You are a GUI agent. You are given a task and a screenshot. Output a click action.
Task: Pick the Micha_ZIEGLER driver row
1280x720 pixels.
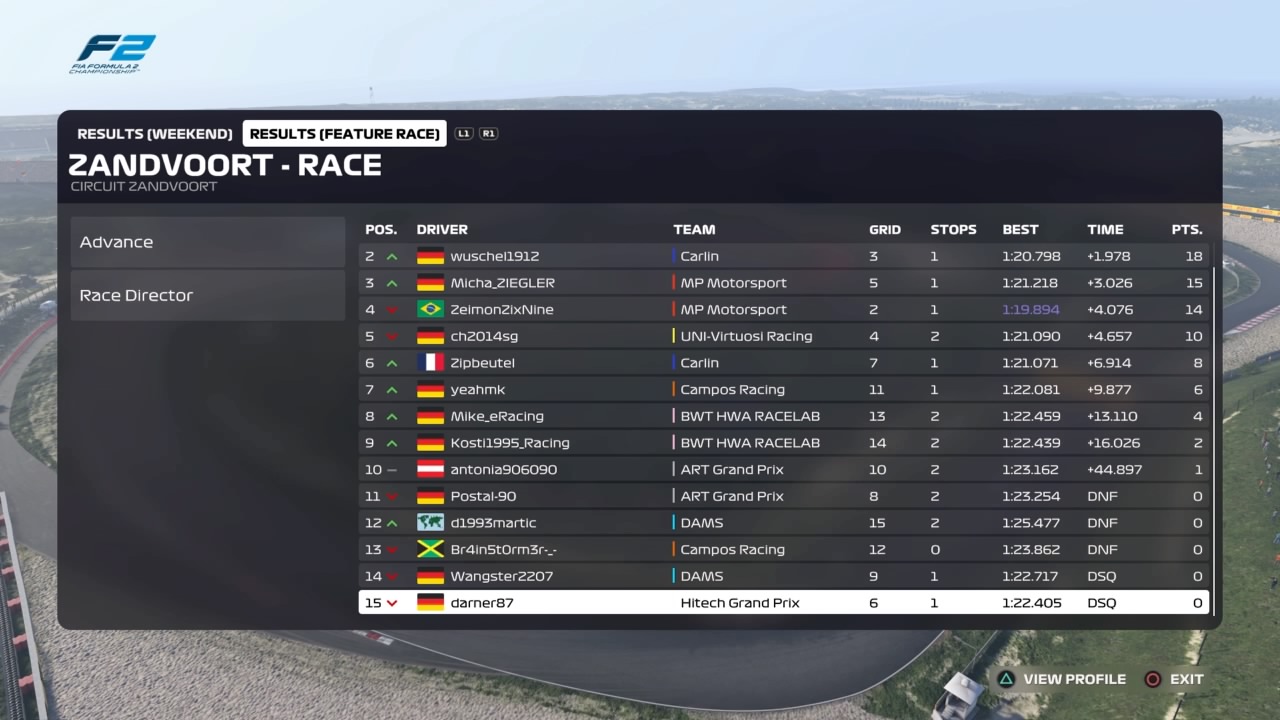(783, 283)
